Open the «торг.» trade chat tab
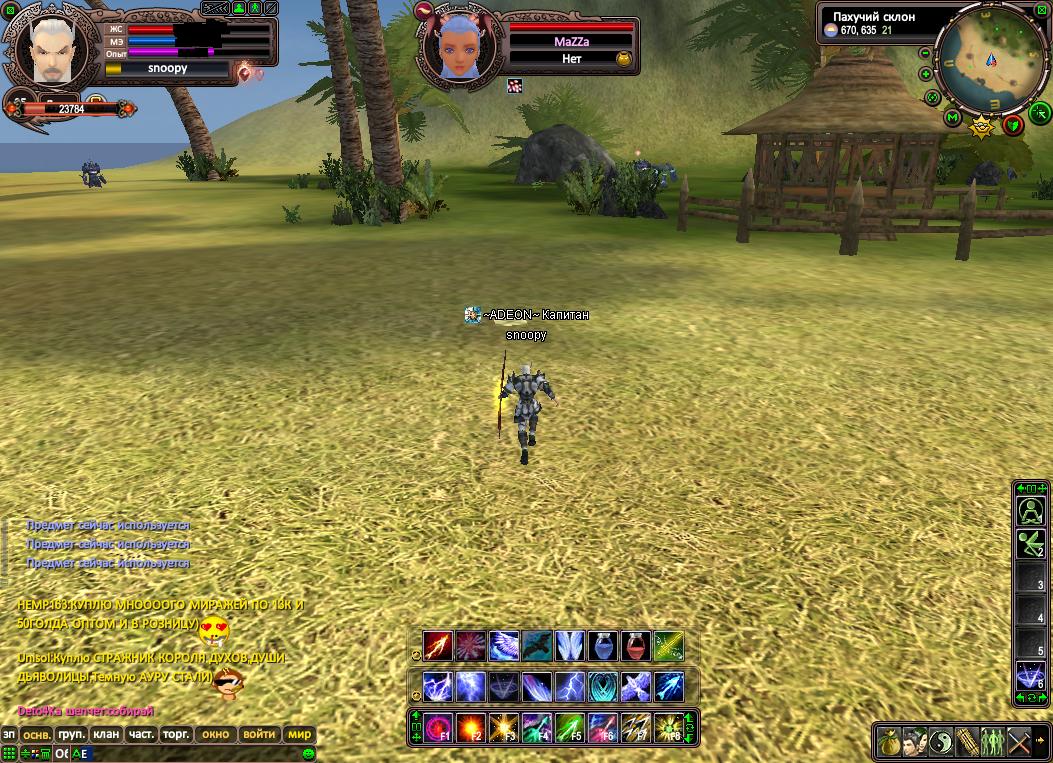 [x=176, y=734]
